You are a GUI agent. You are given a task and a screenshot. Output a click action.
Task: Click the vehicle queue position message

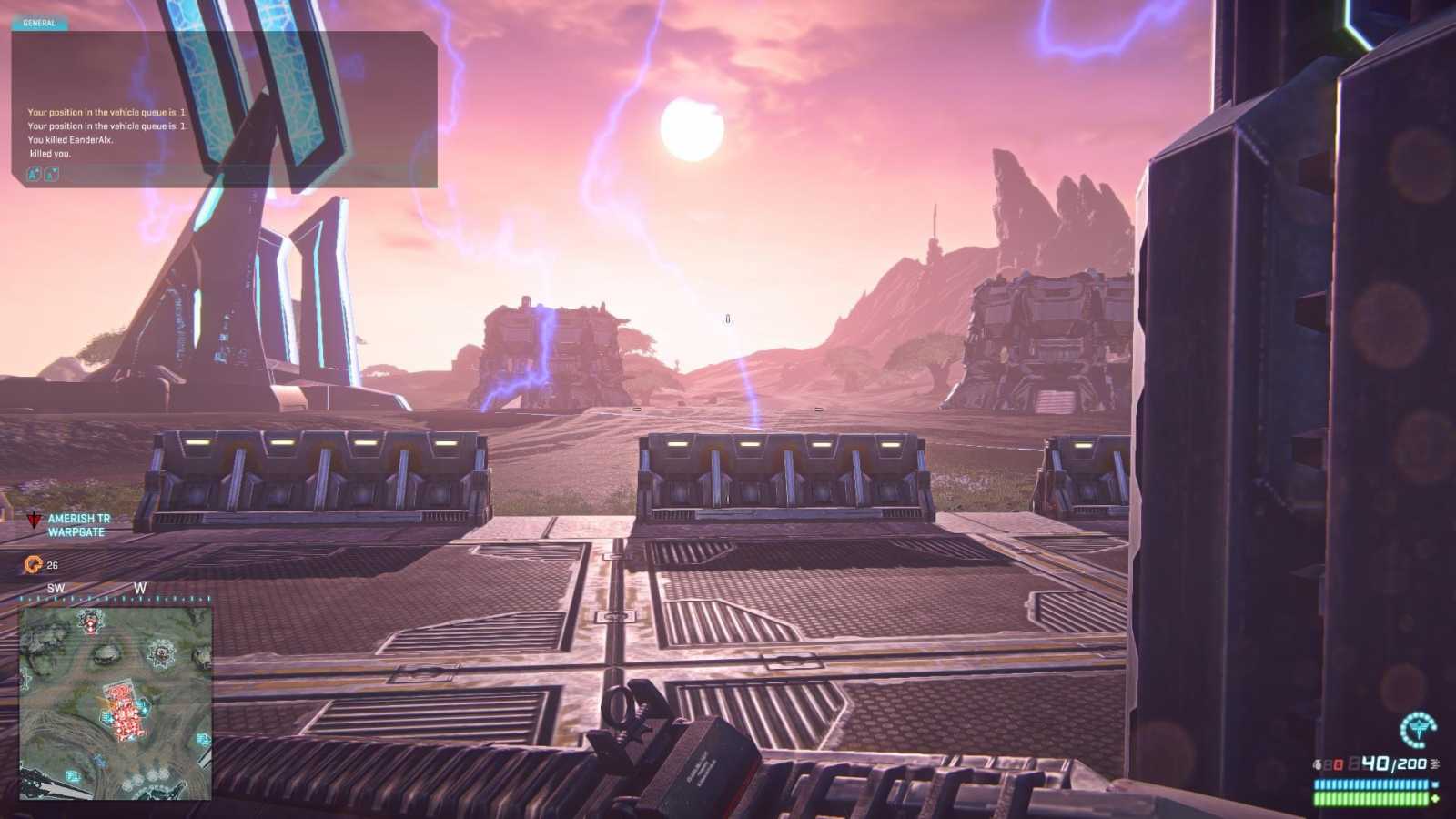(105, 113)
